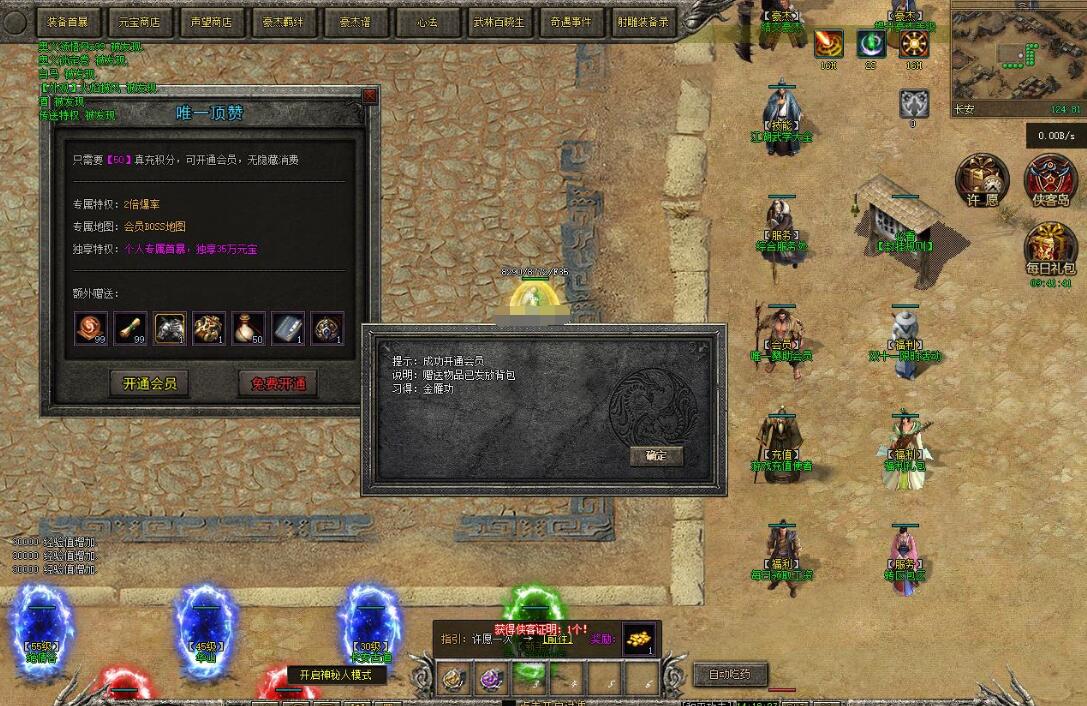Open the 装备首爆 menu

pos(69,21)
